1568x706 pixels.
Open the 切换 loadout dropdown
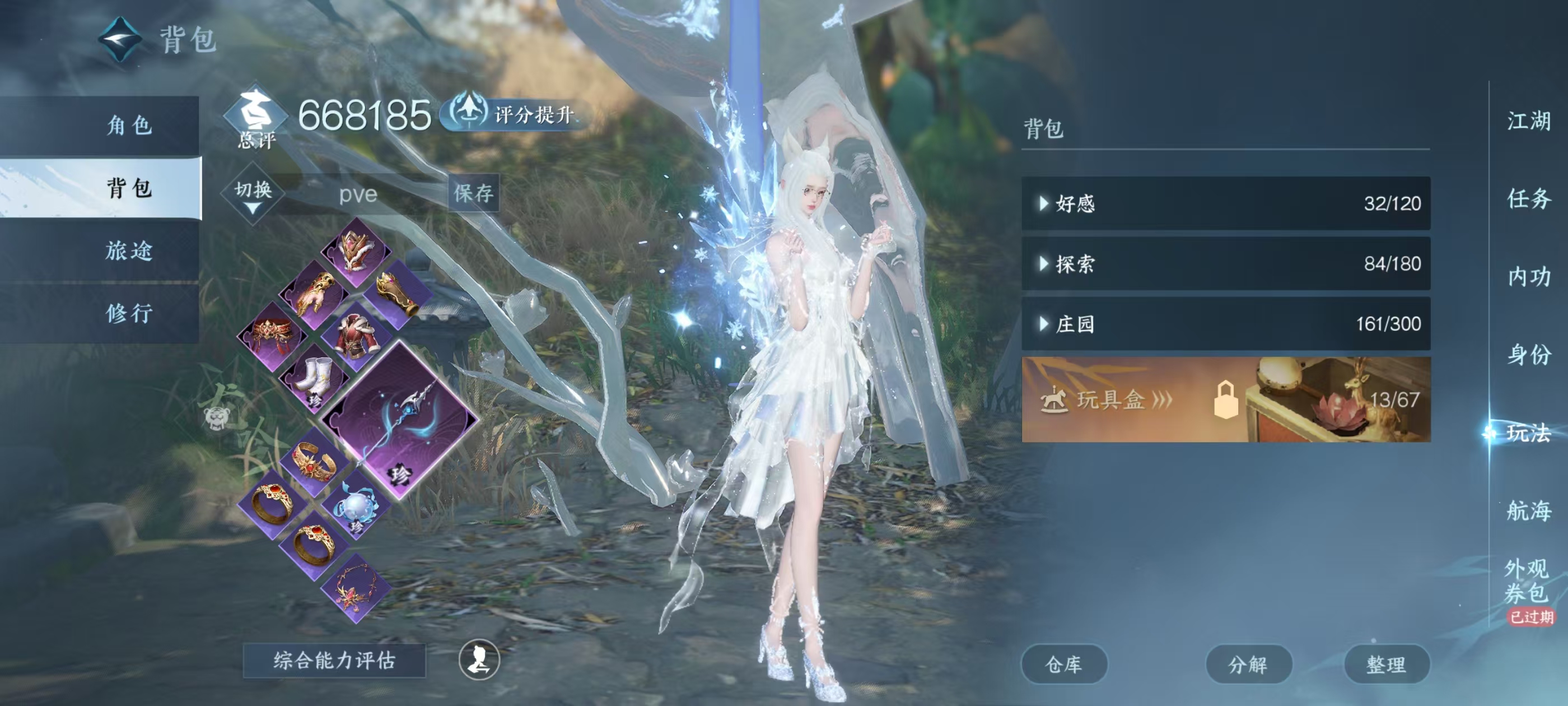pyautogui.click(x=253, y=194)
